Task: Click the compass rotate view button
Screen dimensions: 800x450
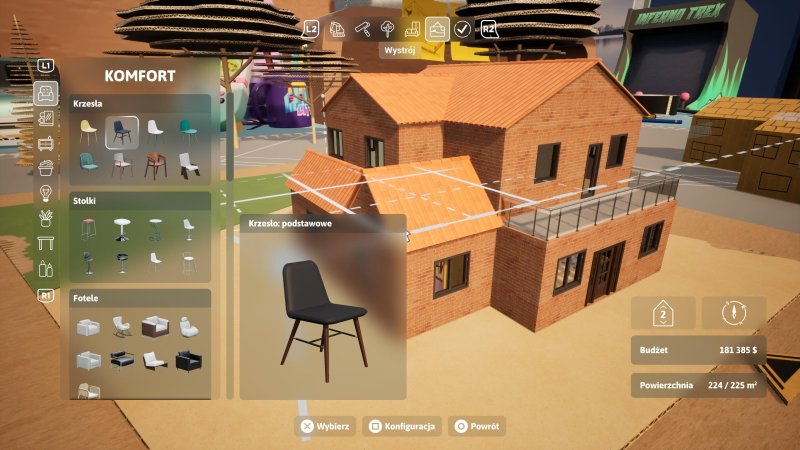Action: pos(734,313)
